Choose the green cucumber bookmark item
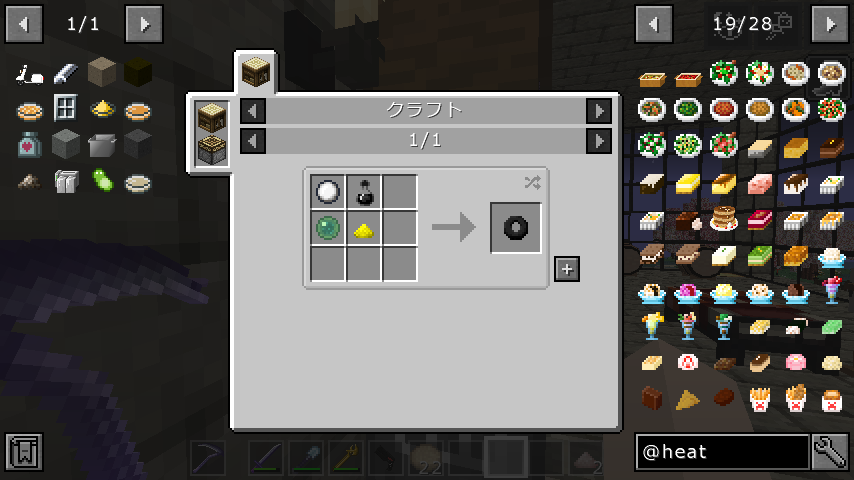 101,181
